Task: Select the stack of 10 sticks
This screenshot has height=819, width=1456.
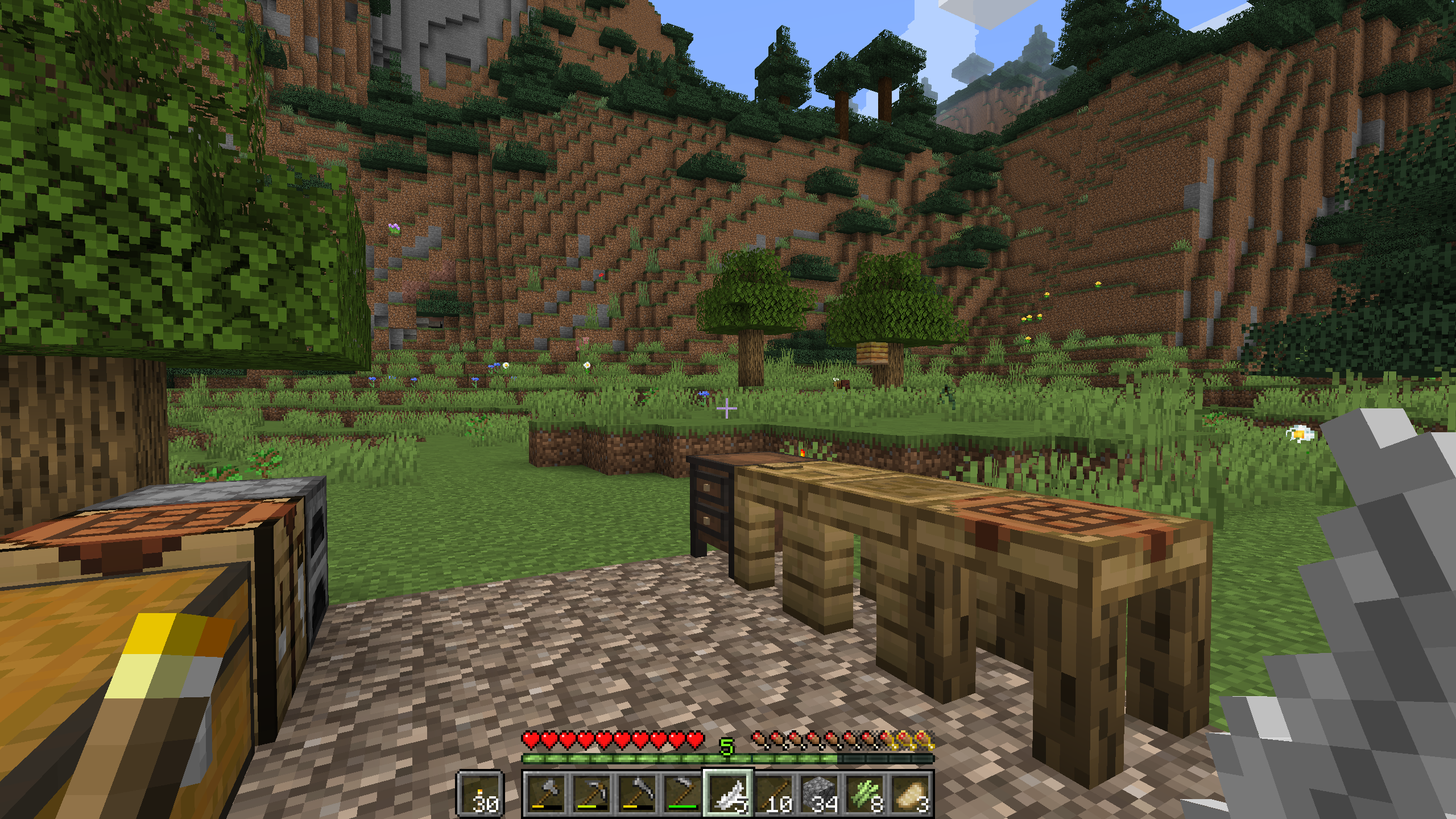Action: pyautogui.click(x=775, y=793)
